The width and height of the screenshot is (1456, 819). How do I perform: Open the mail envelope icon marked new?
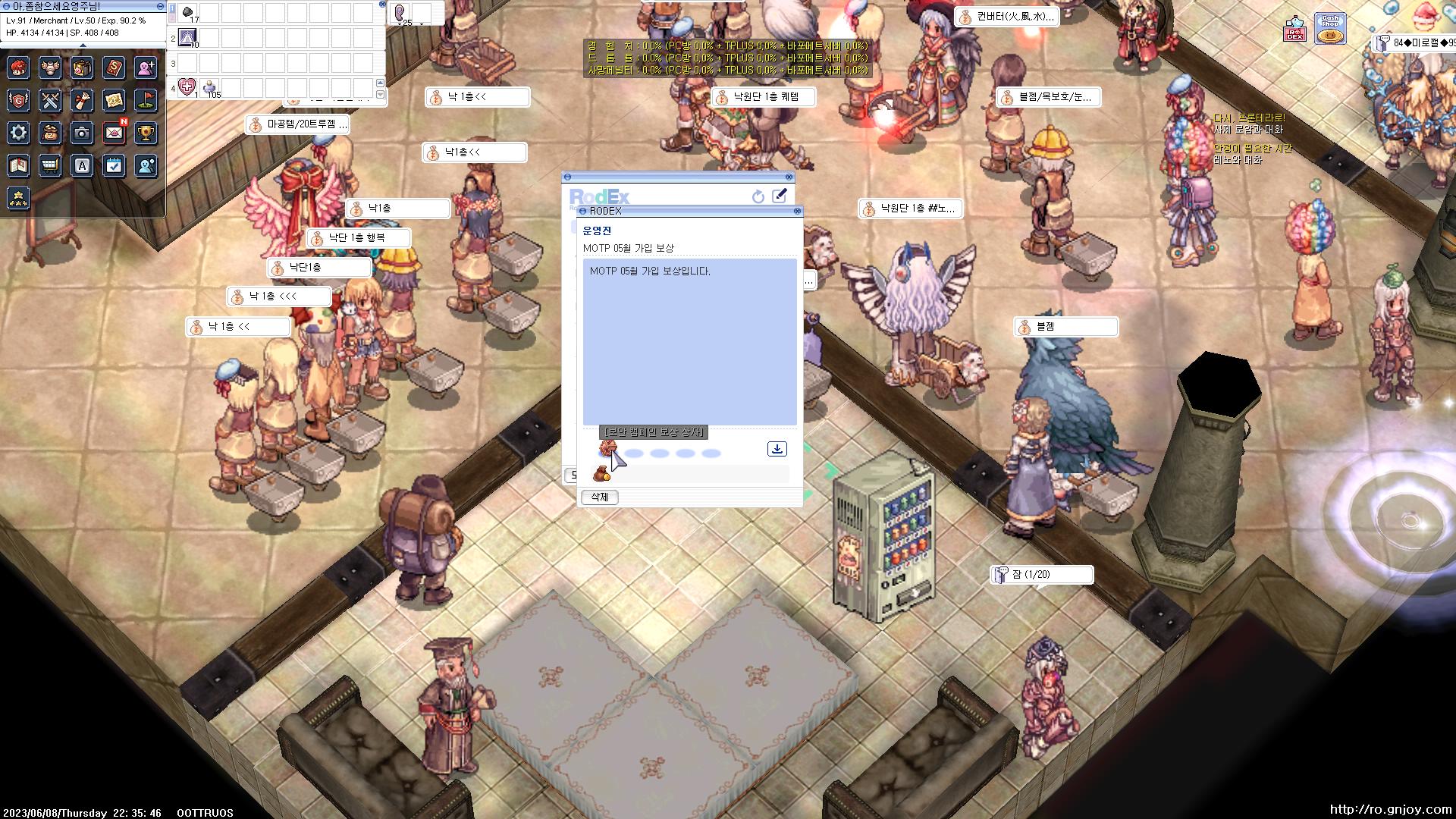(115, 133)
